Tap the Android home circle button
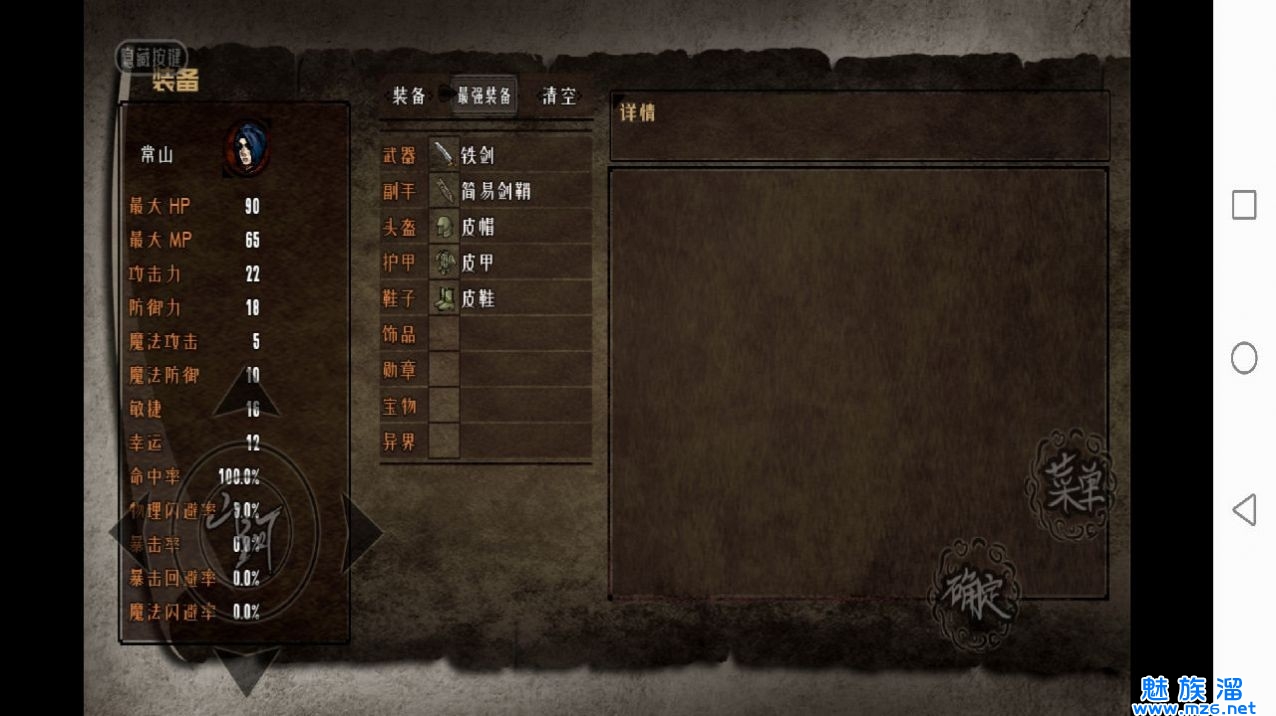 1244,358
